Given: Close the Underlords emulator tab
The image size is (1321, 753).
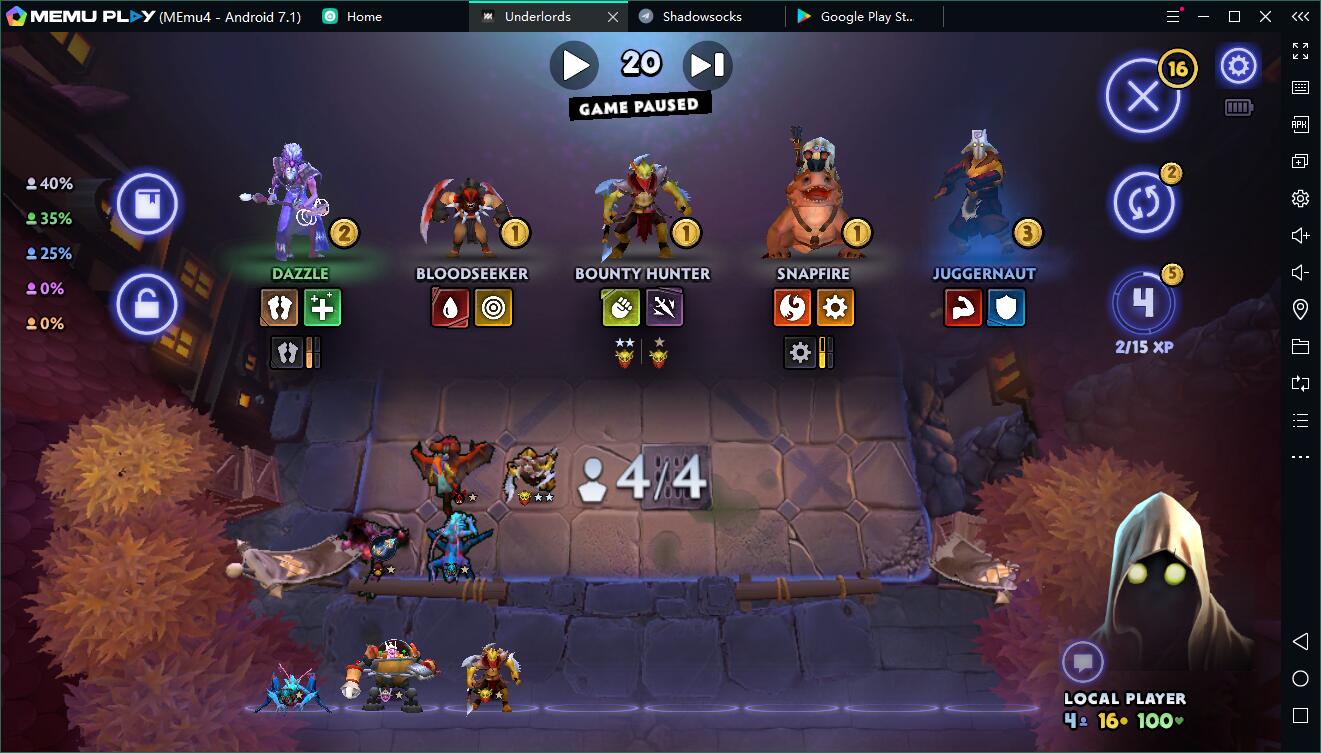Looking at the screenshot, I should pyautogui.click(x=613, y=17).
